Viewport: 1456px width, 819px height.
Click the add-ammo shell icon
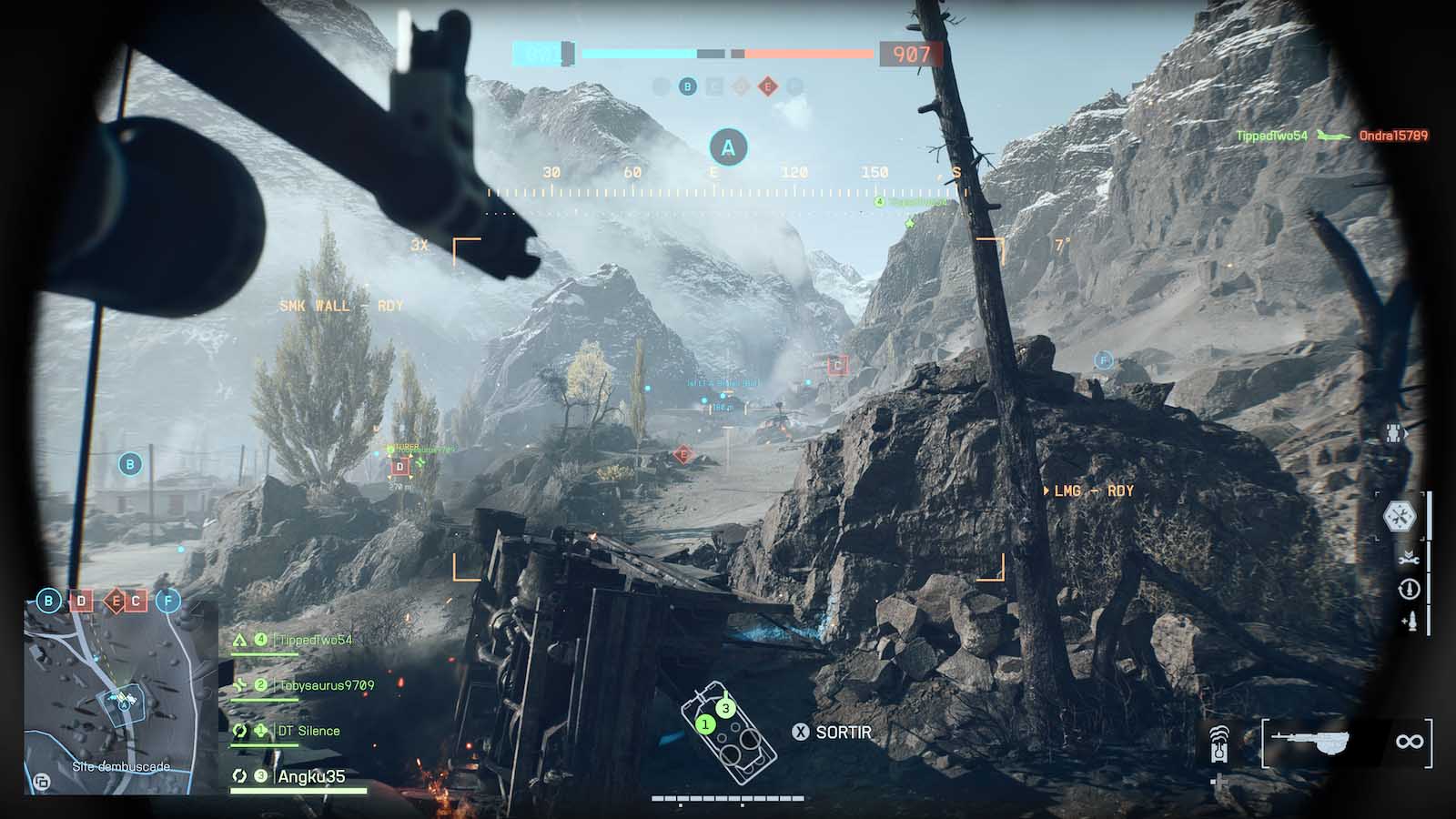tap(1409, 622)
